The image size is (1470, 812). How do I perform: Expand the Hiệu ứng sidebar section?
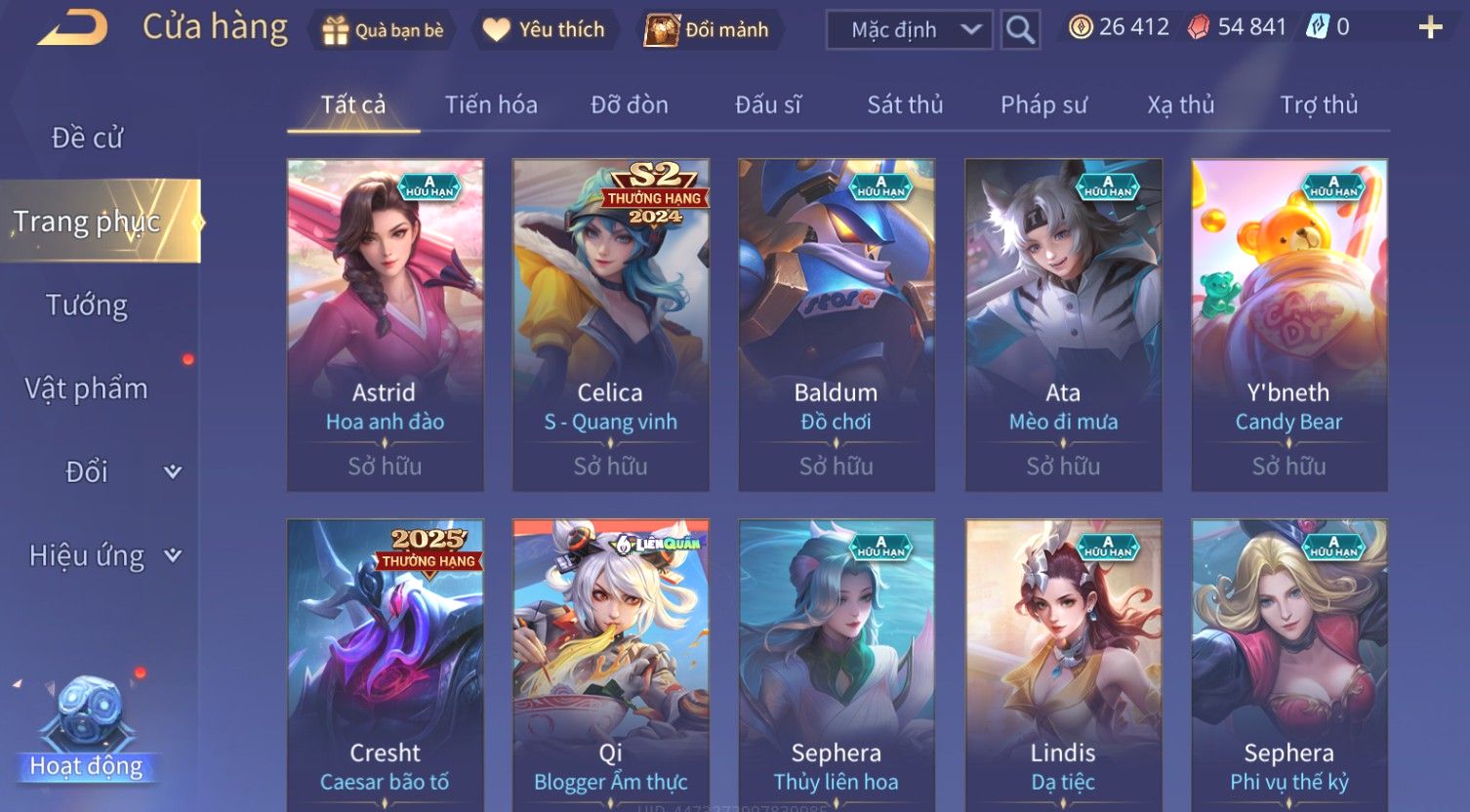pyautogui.click(x=103, y=555)
